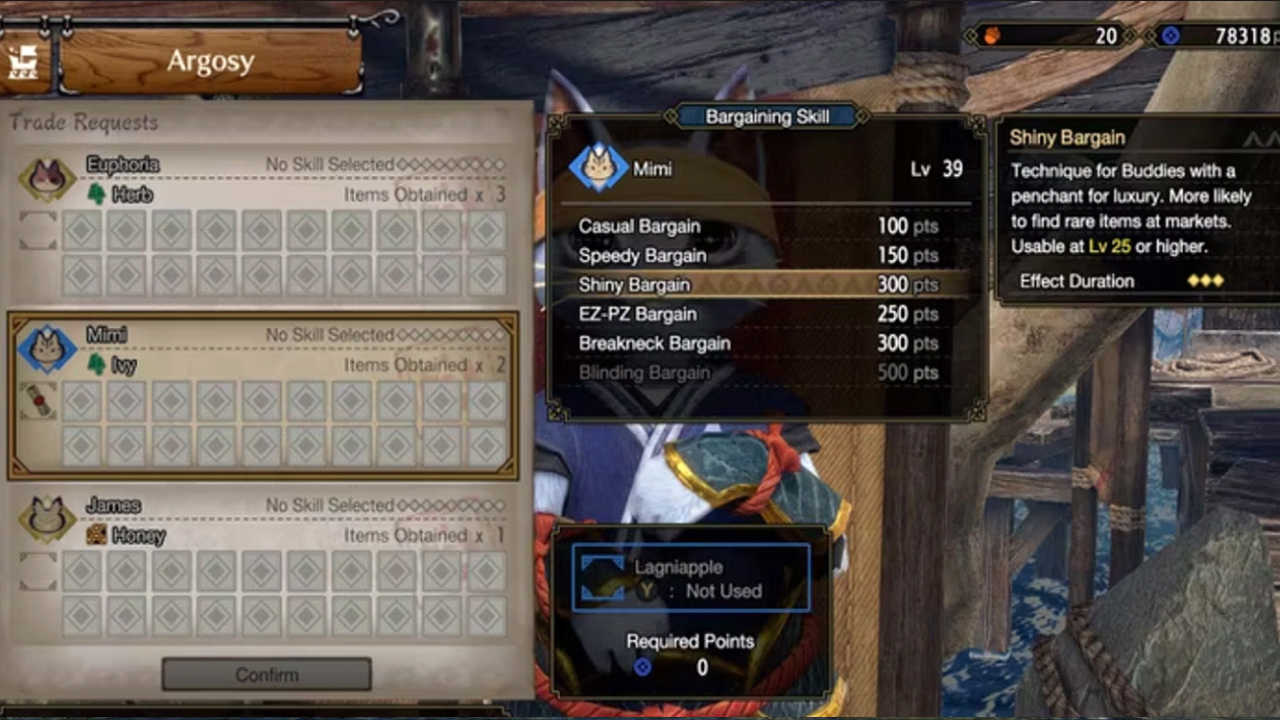Click the blue zenny currency icon top right
1280x720 pixels.
[x=1172, y=36]
